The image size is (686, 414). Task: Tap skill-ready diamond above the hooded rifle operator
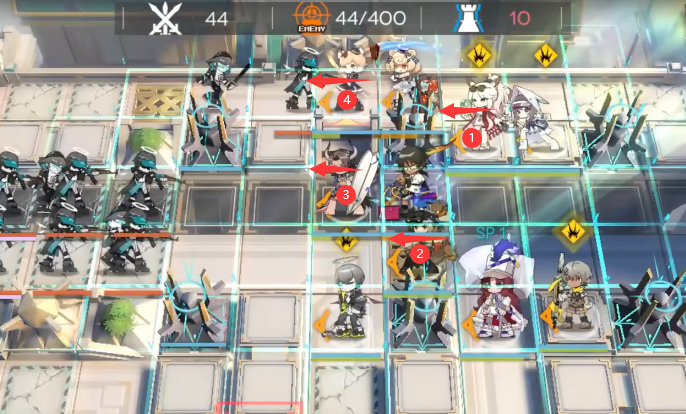coord(572,231)
